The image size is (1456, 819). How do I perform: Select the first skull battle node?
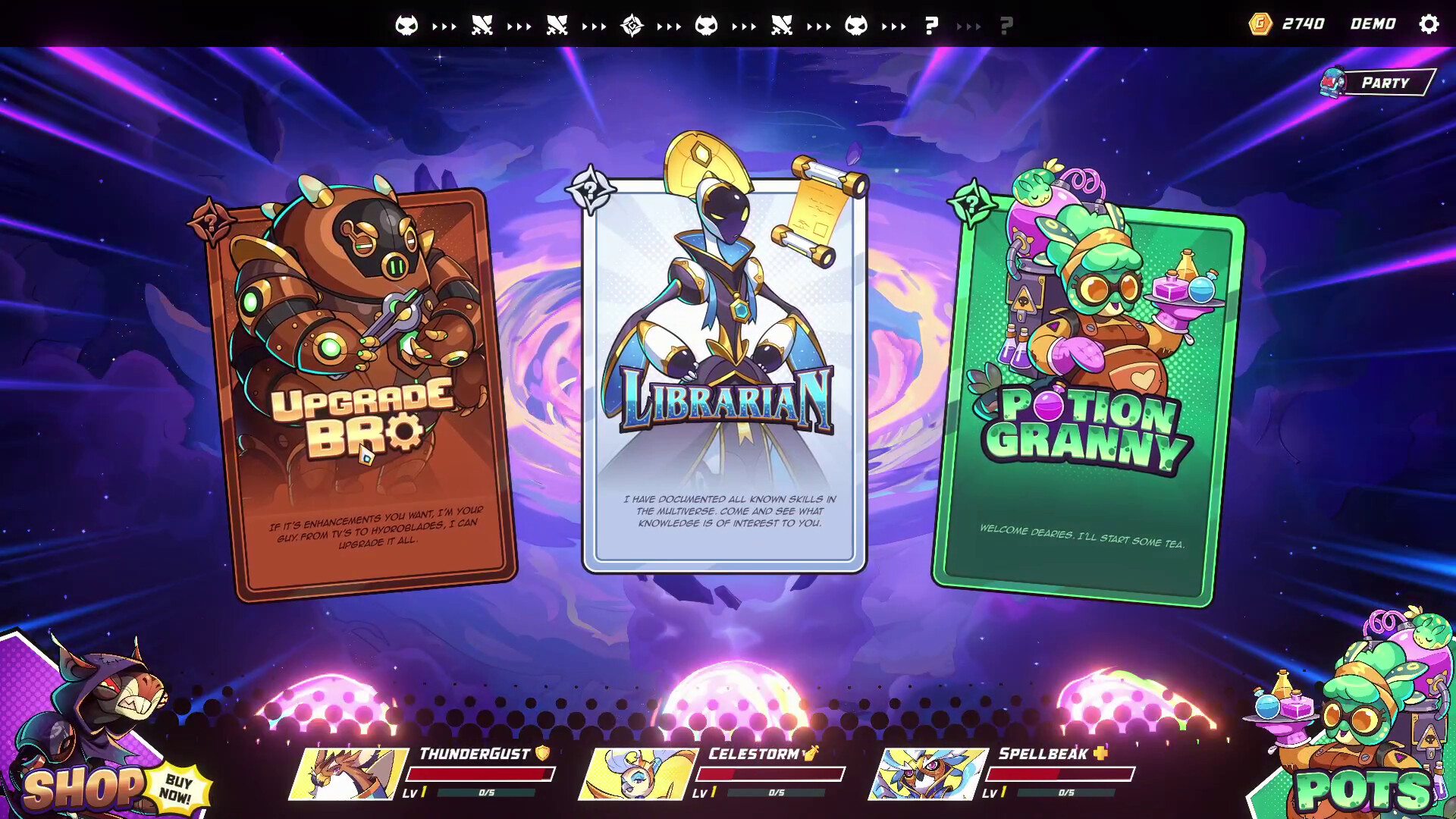coord(406,24)
